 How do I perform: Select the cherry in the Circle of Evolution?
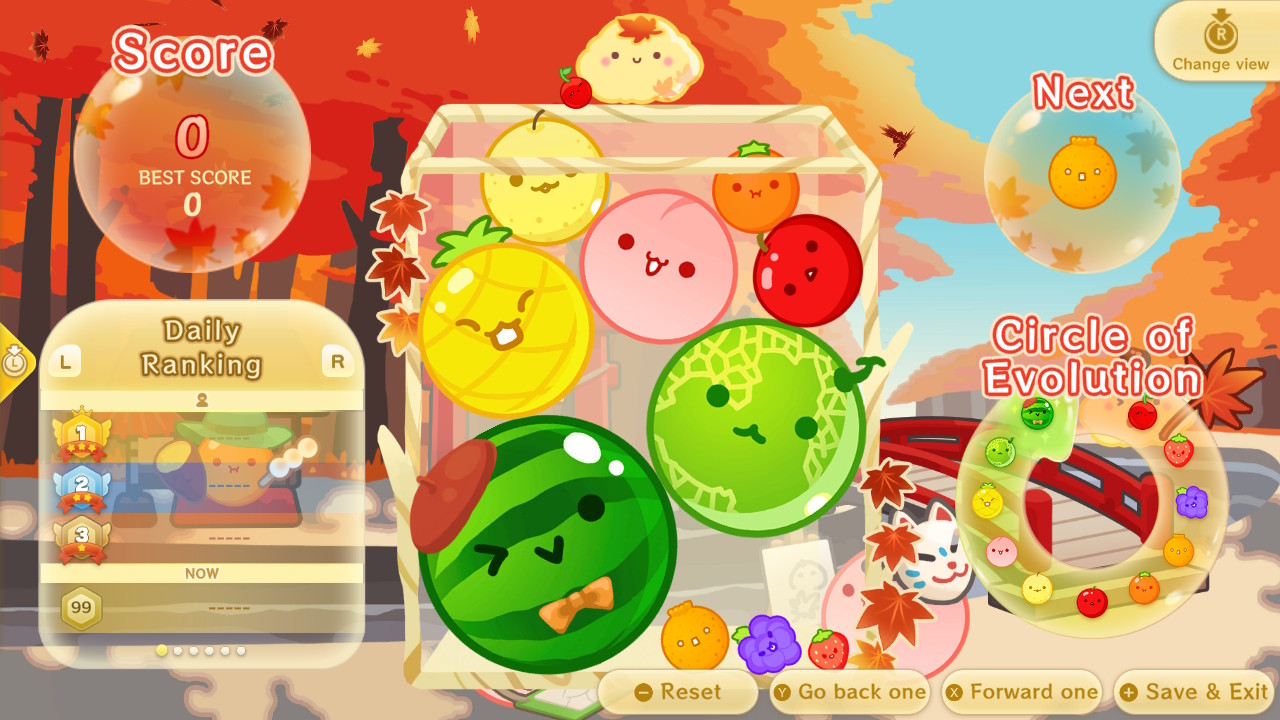coord(1141,414)
